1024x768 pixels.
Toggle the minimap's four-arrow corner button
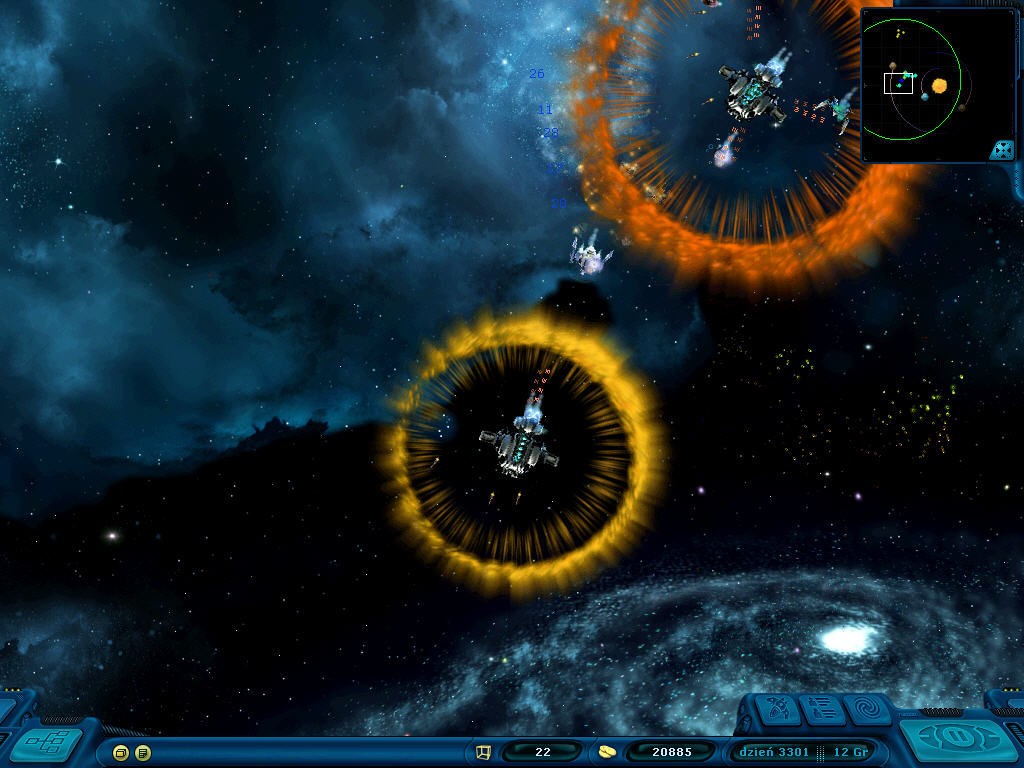1001,150
